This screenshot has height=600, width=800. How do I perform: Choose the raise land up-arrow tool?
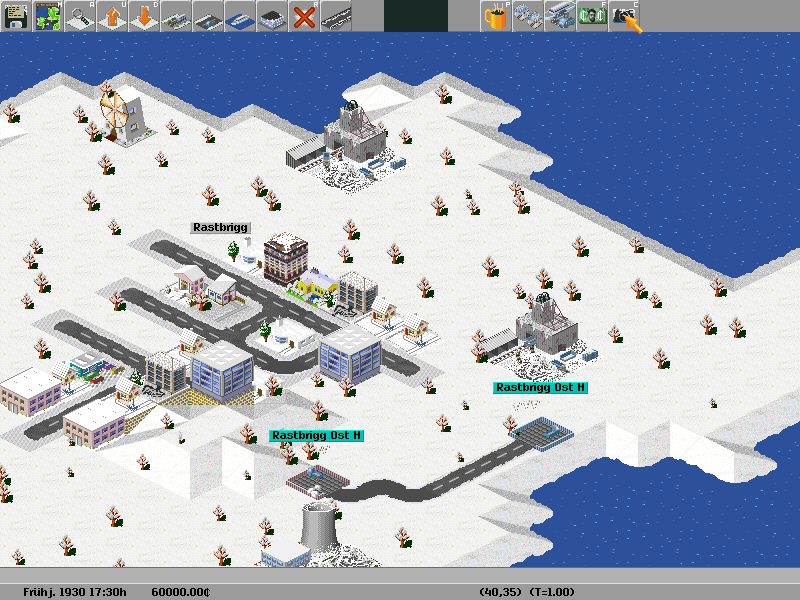(x=112, y=16)
